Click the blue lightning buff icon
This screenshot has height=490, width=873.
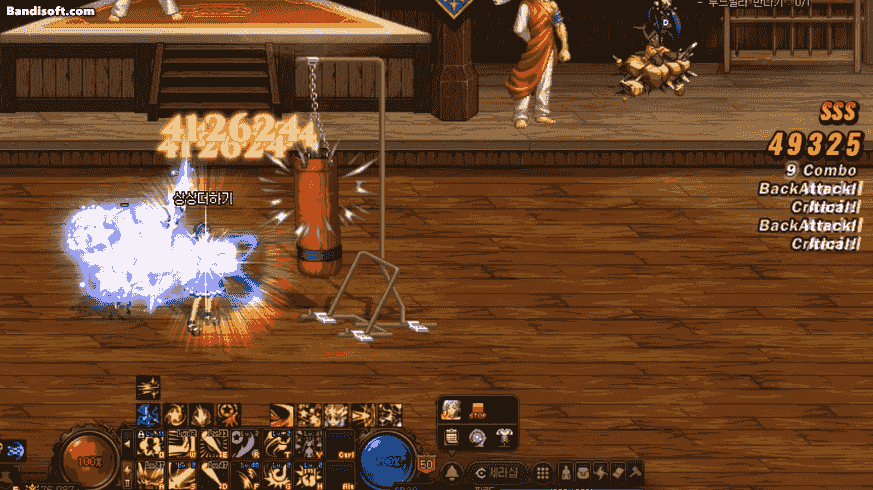tap(146, 414)
